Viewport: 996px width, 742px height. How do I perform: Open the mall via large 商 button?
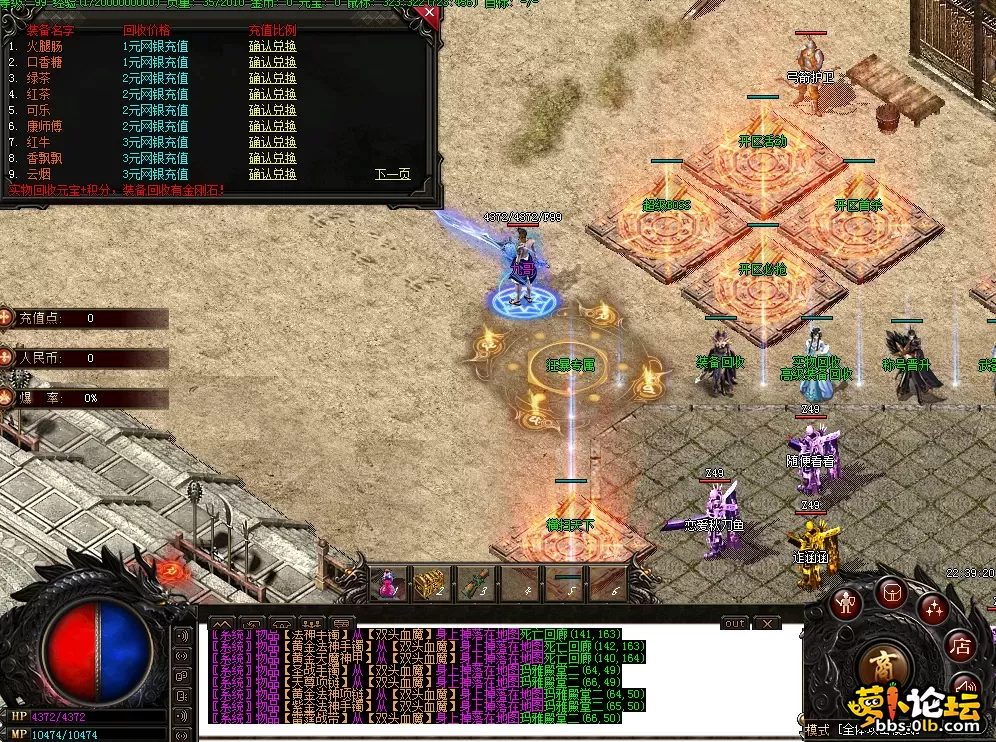(x=883, y=666)
